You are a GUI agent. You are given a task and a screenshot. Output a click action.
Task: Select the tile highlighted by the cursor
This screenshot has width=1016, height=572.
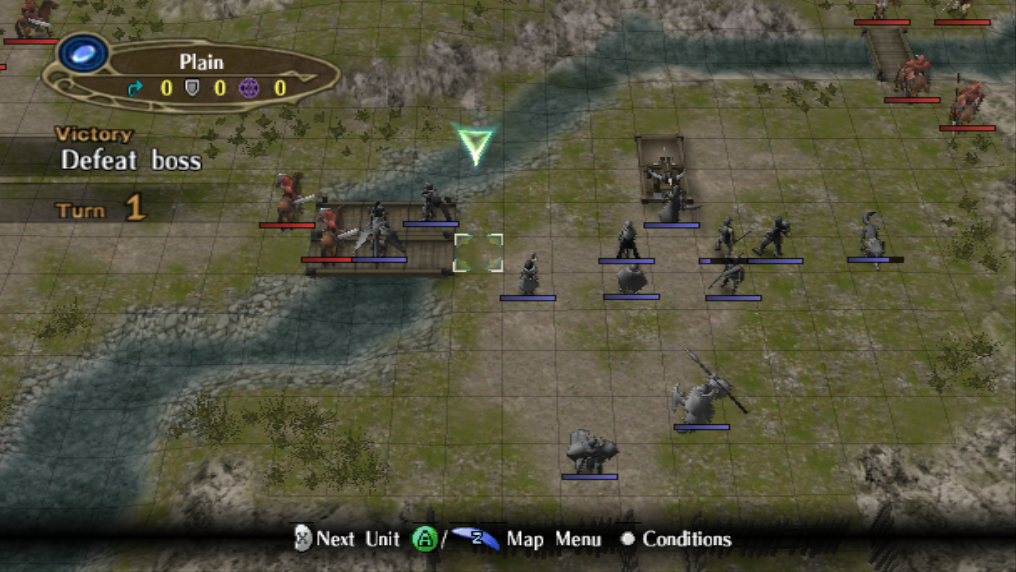tap(478, 253)
